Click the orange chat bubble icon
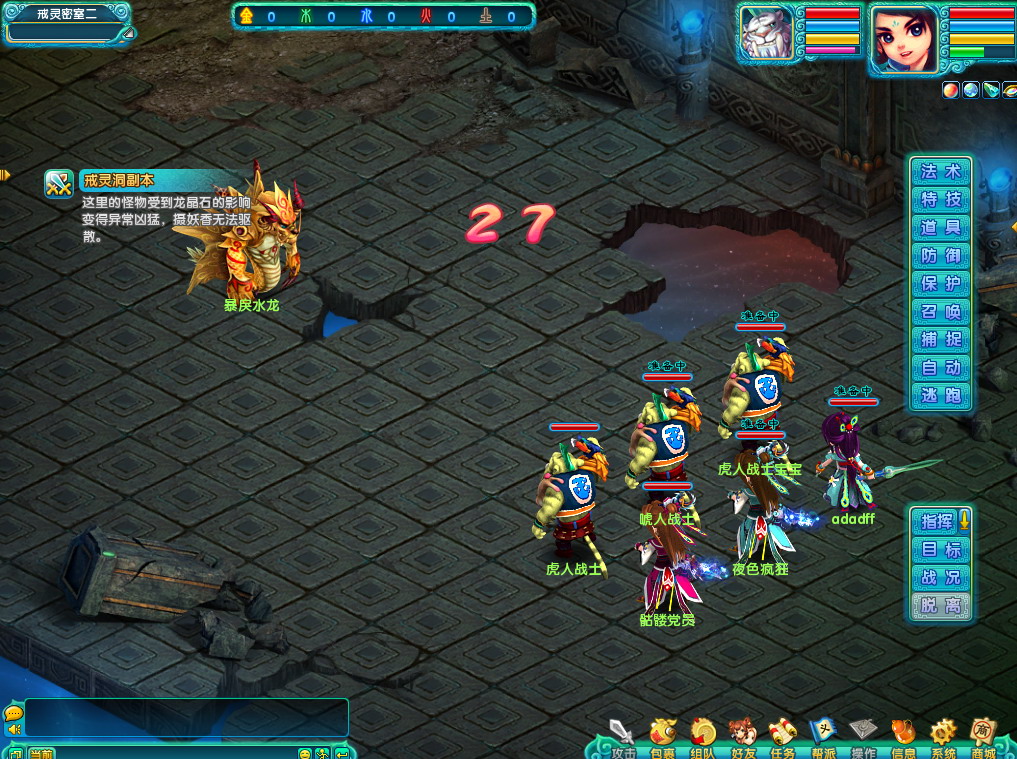 point(13,713)
